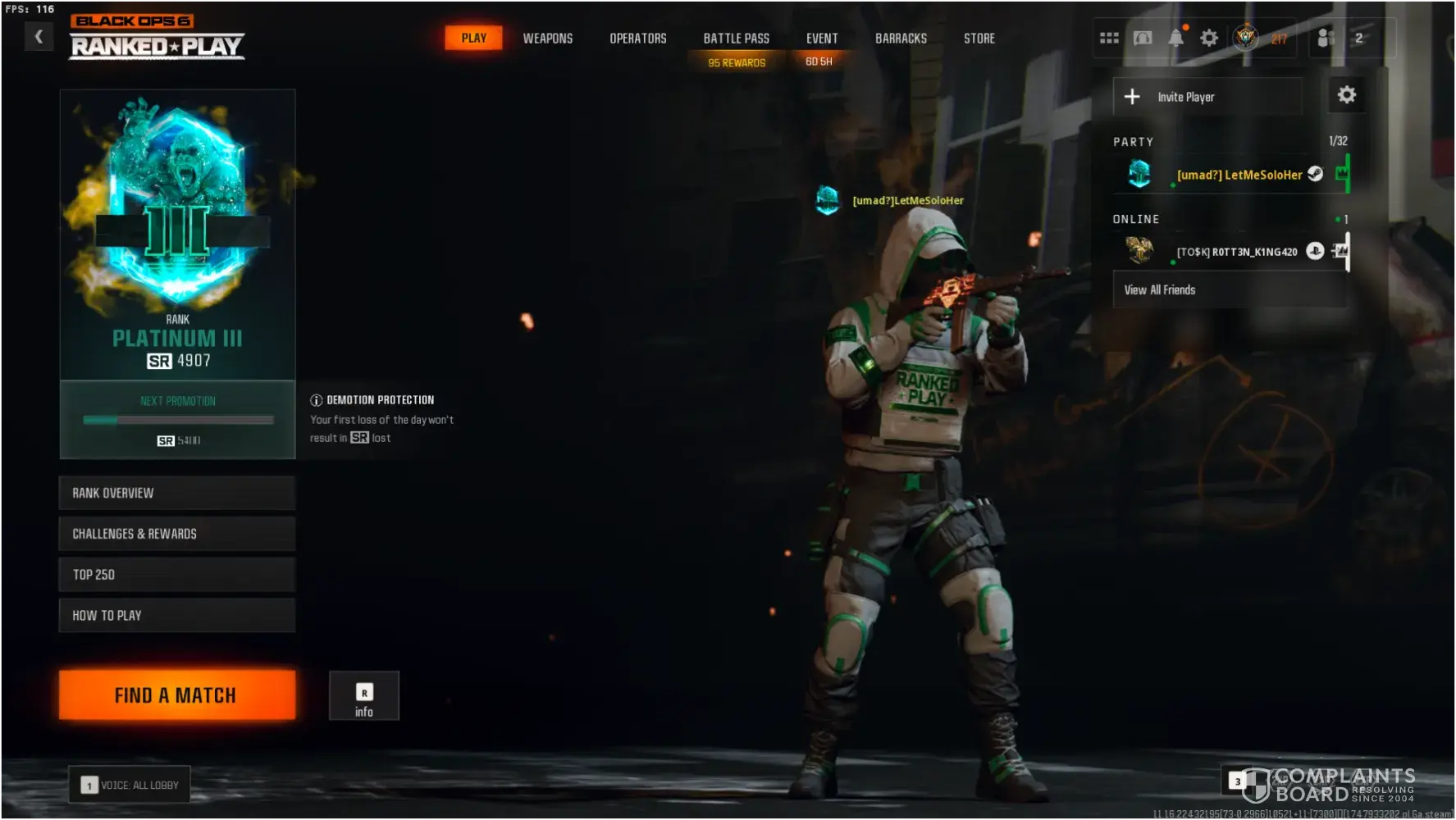Open Rank Overview
The height and width of the screenshot is (820, 1456).
click(176, 493)
